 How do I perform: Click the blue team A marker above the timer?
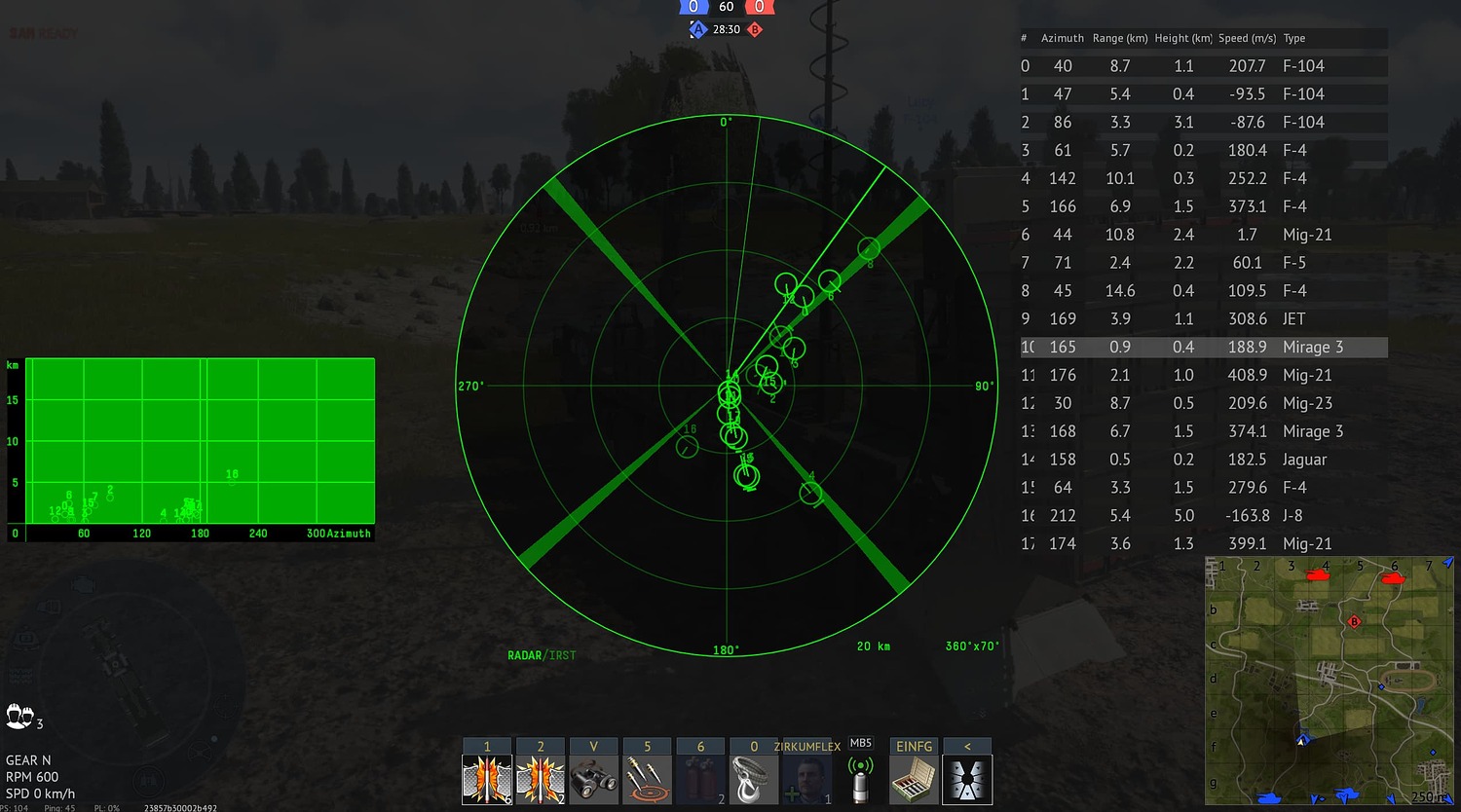click(x=697, y=29)
